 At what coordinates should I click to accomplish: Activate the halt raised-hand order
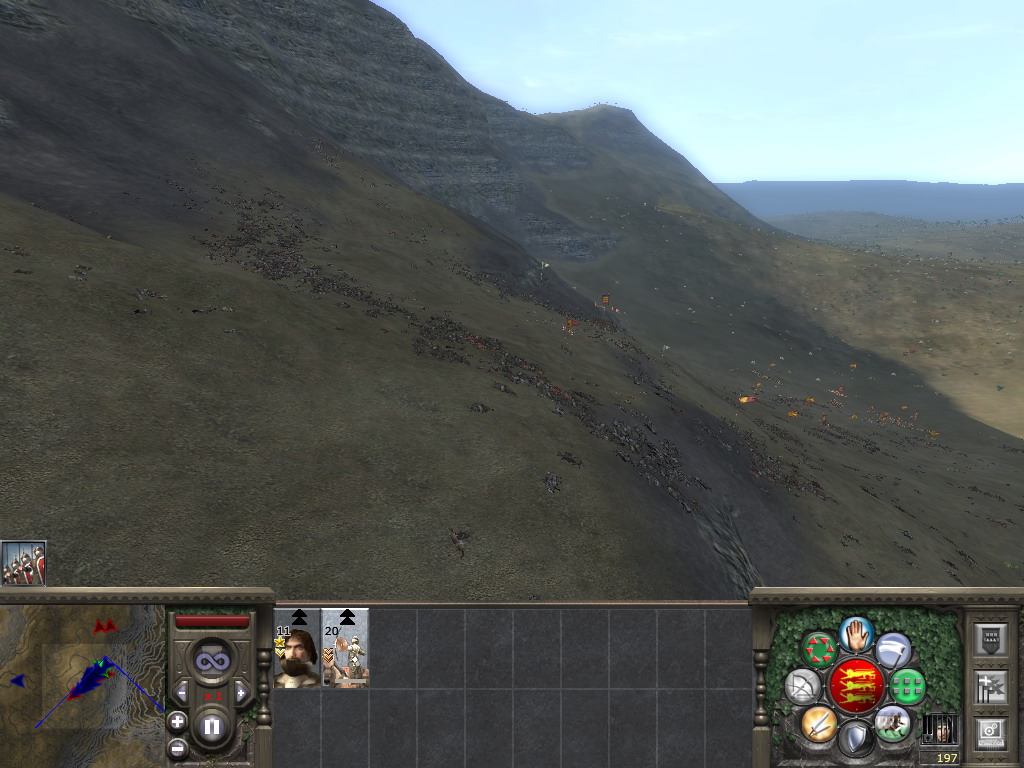click(856, 634)
